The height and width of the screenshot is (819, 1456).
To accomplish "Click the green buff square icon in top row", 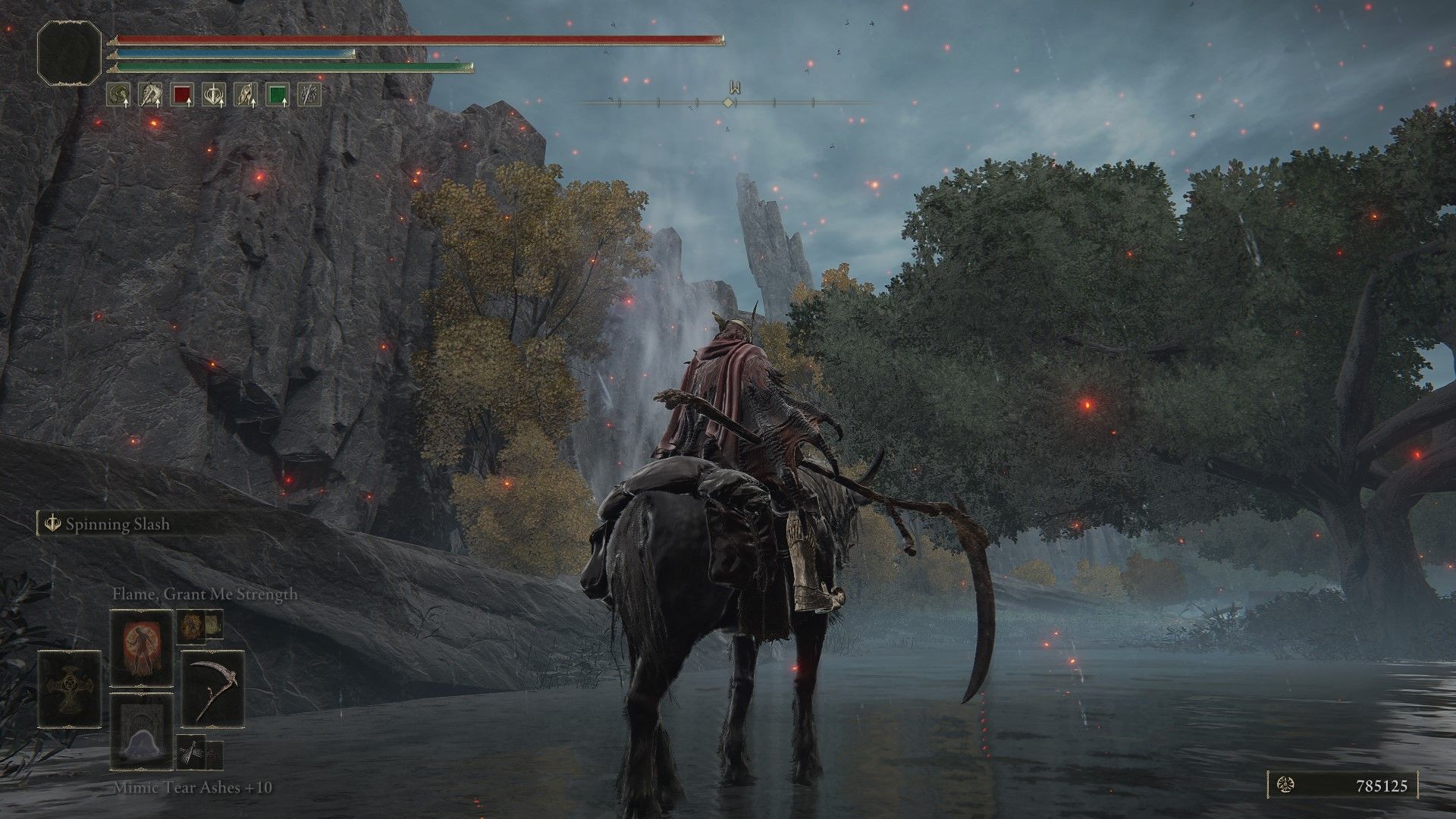I will click(275, 95).
